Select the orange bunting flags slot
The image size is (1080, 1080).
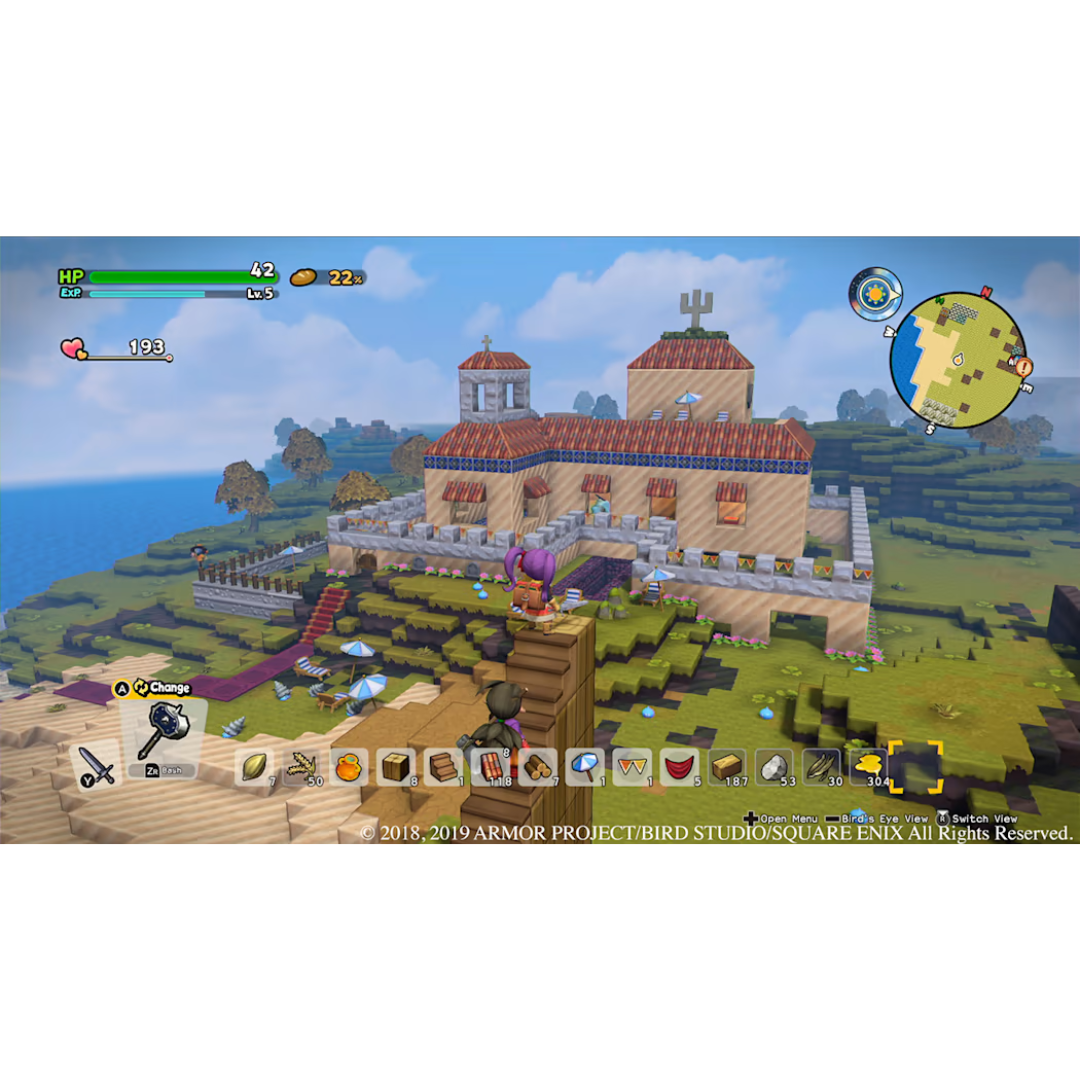(632, 767)
